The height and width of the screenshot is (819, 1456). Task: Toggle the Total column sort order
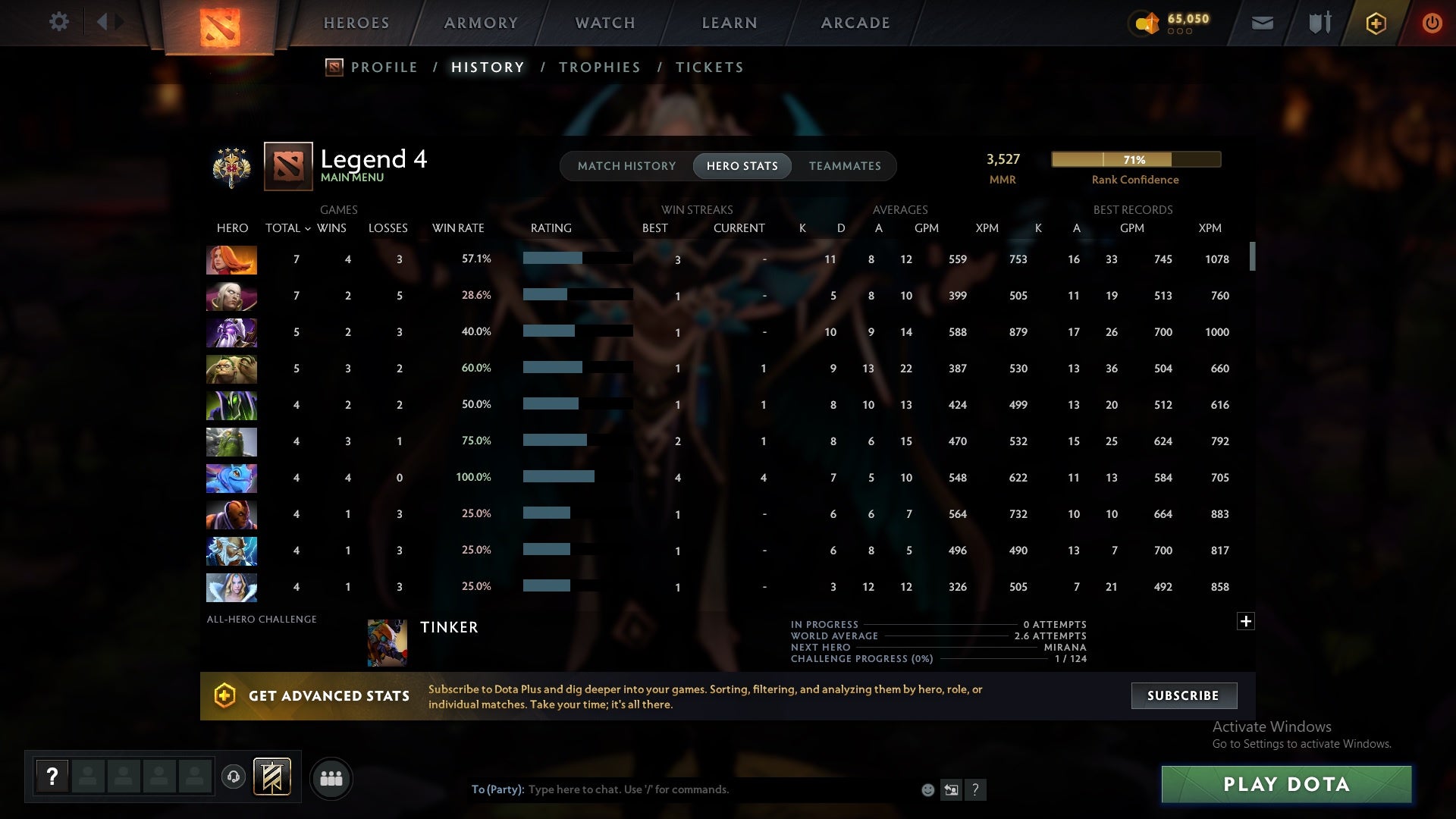[x=287, y=227]
